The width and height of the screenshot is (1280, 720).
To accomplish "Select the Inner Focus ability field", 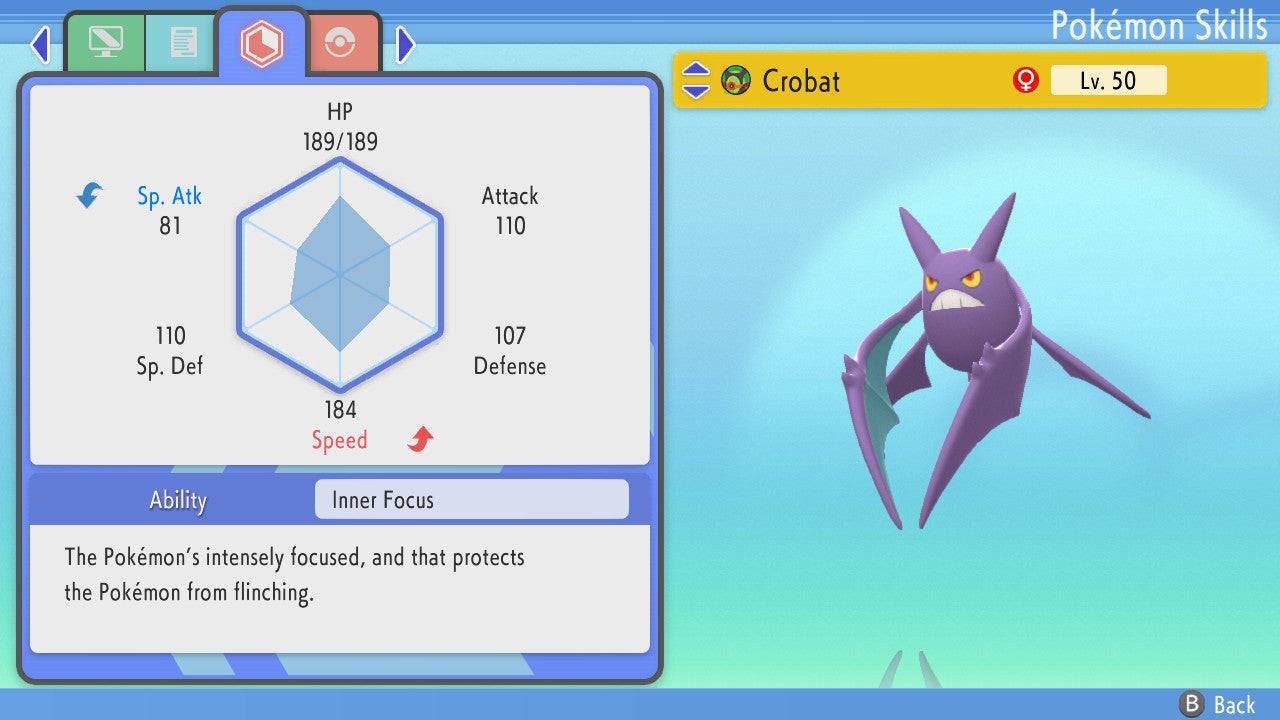I will (x=471, y=500).
